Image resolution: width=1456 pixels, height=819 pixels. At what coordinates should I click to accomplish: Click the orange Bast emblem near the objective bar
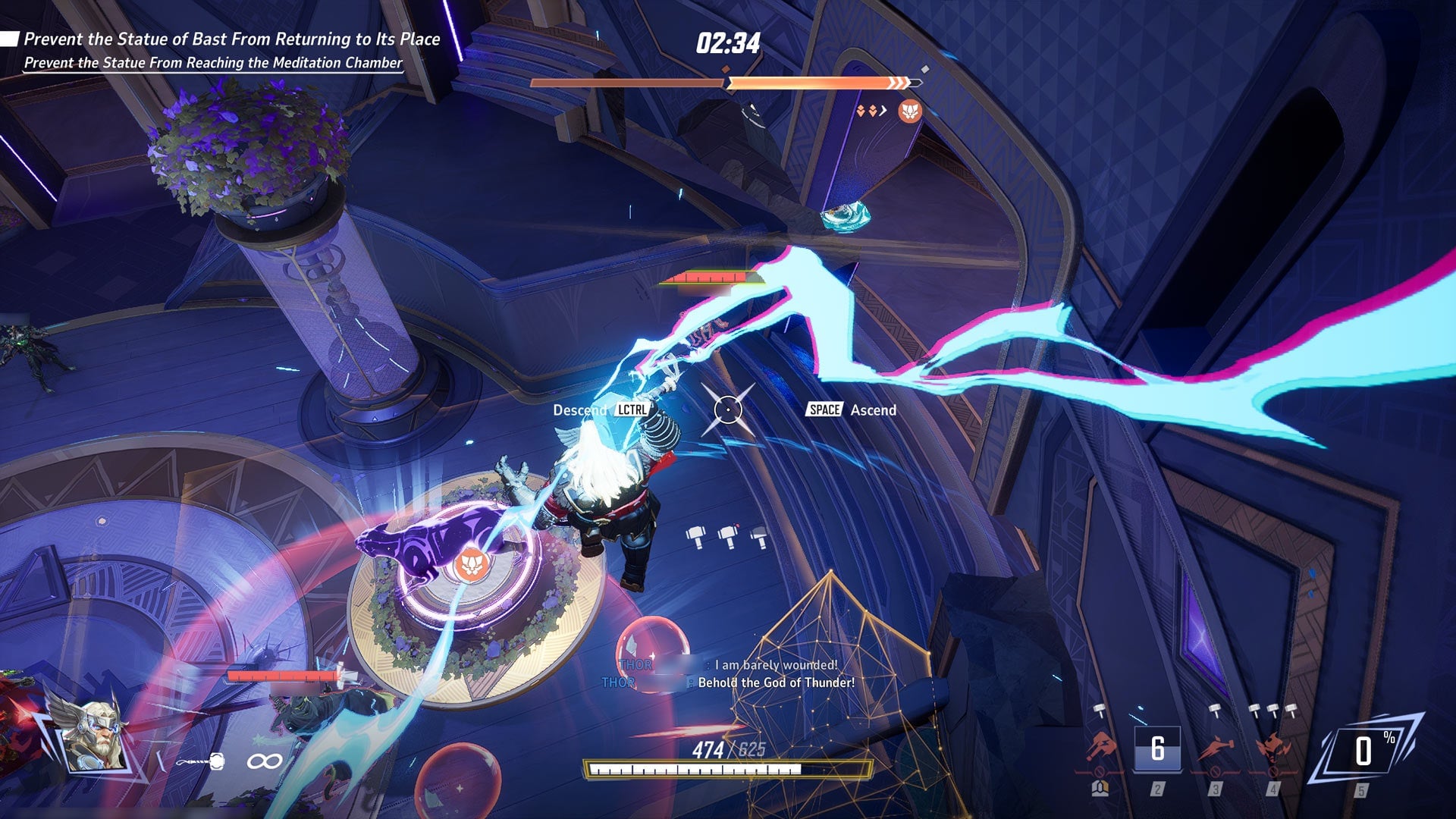pos(910,110)
